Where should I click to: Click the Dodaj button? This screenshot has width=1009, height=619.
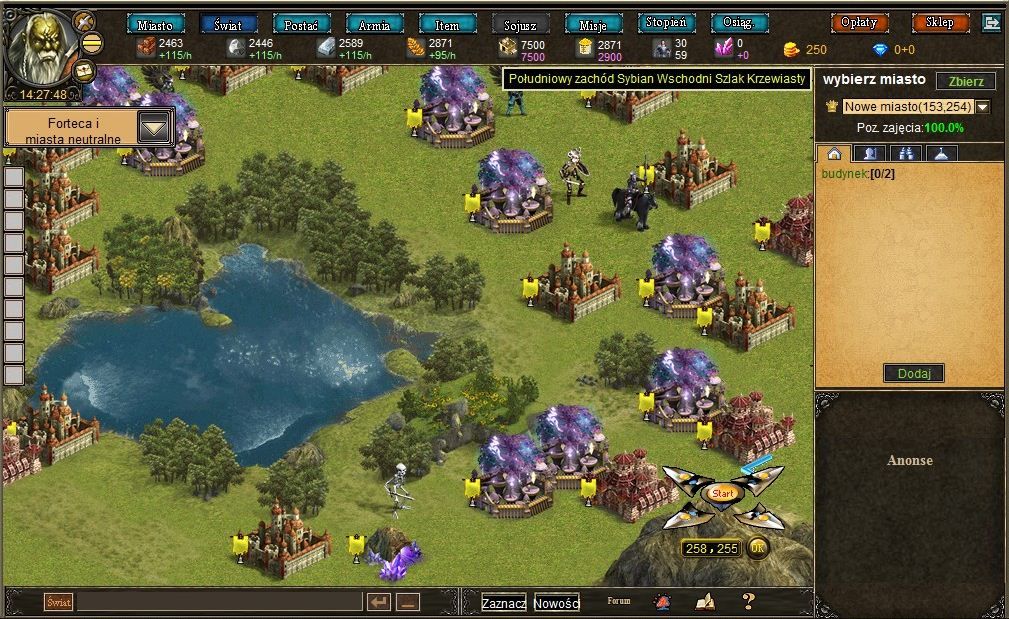(913, 373)
